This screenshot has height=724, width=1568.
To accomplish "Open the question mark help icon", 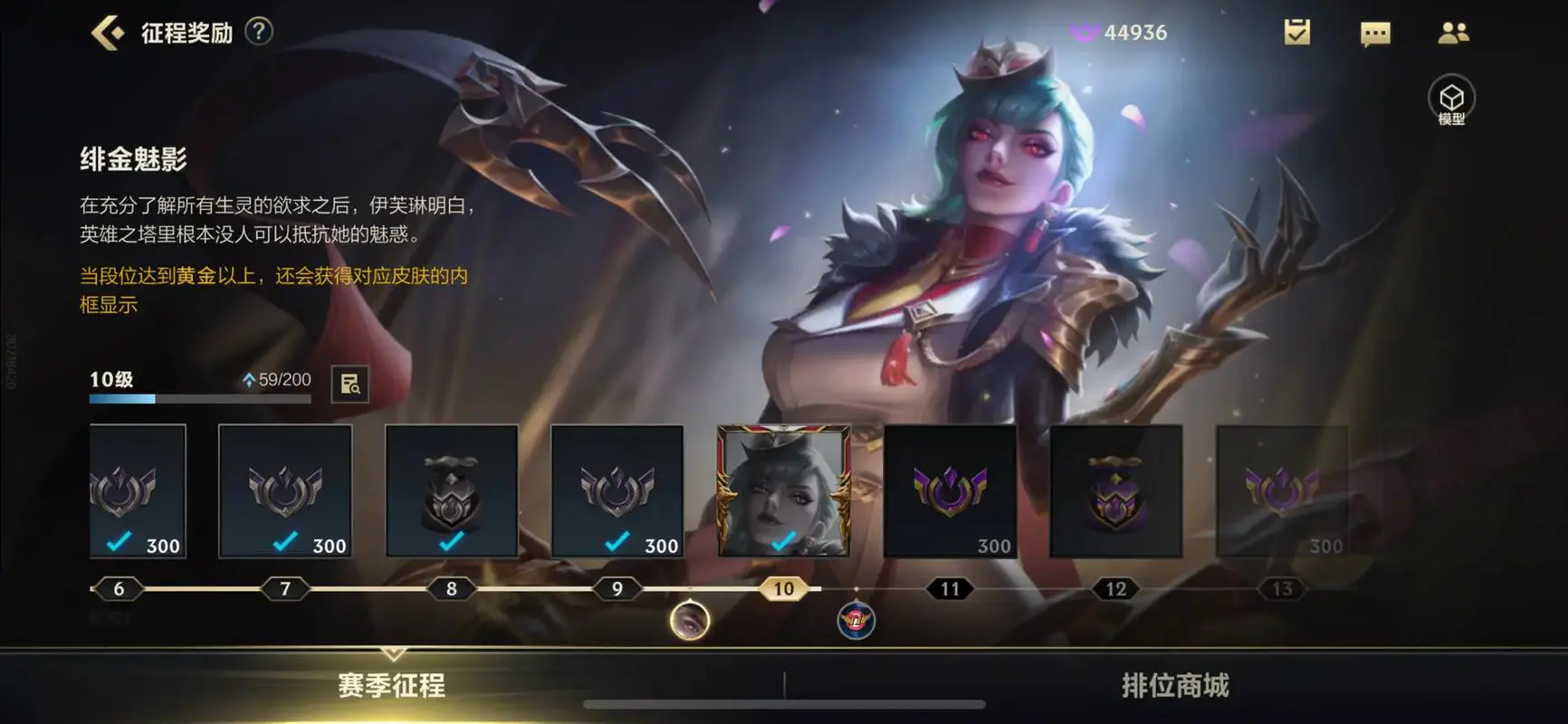I will 259,32.
